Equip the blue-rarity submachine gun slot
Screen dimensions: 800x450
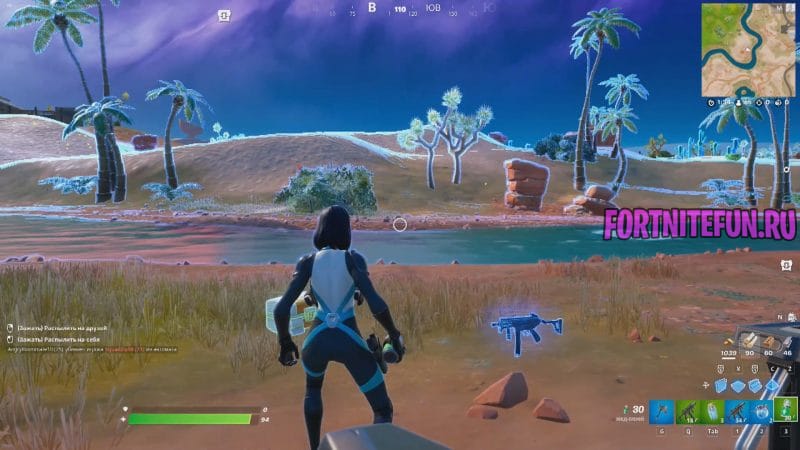point(735,411)
